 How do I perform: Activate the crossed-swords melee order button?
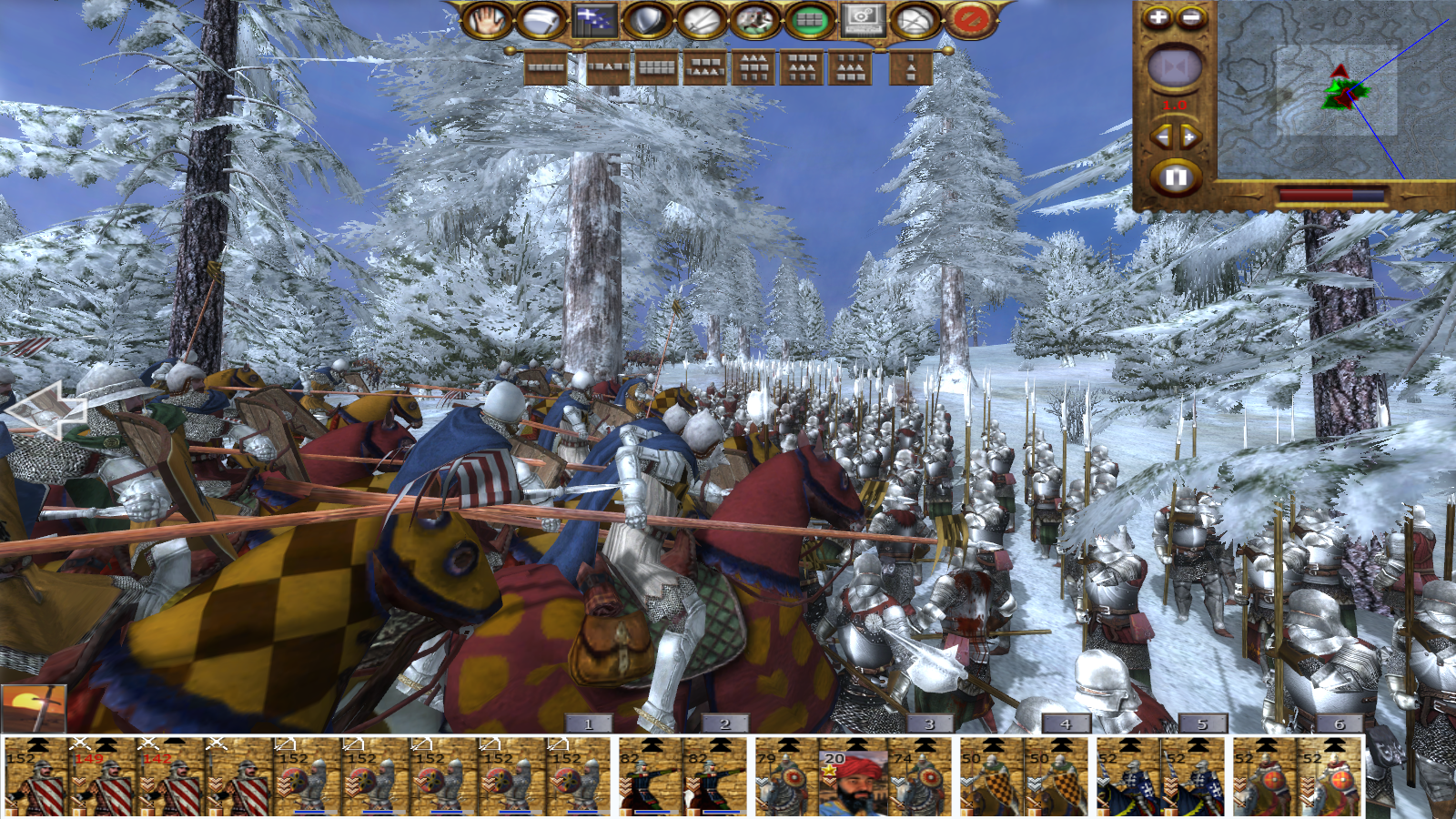pyautogui.click(x=701, y=20)
